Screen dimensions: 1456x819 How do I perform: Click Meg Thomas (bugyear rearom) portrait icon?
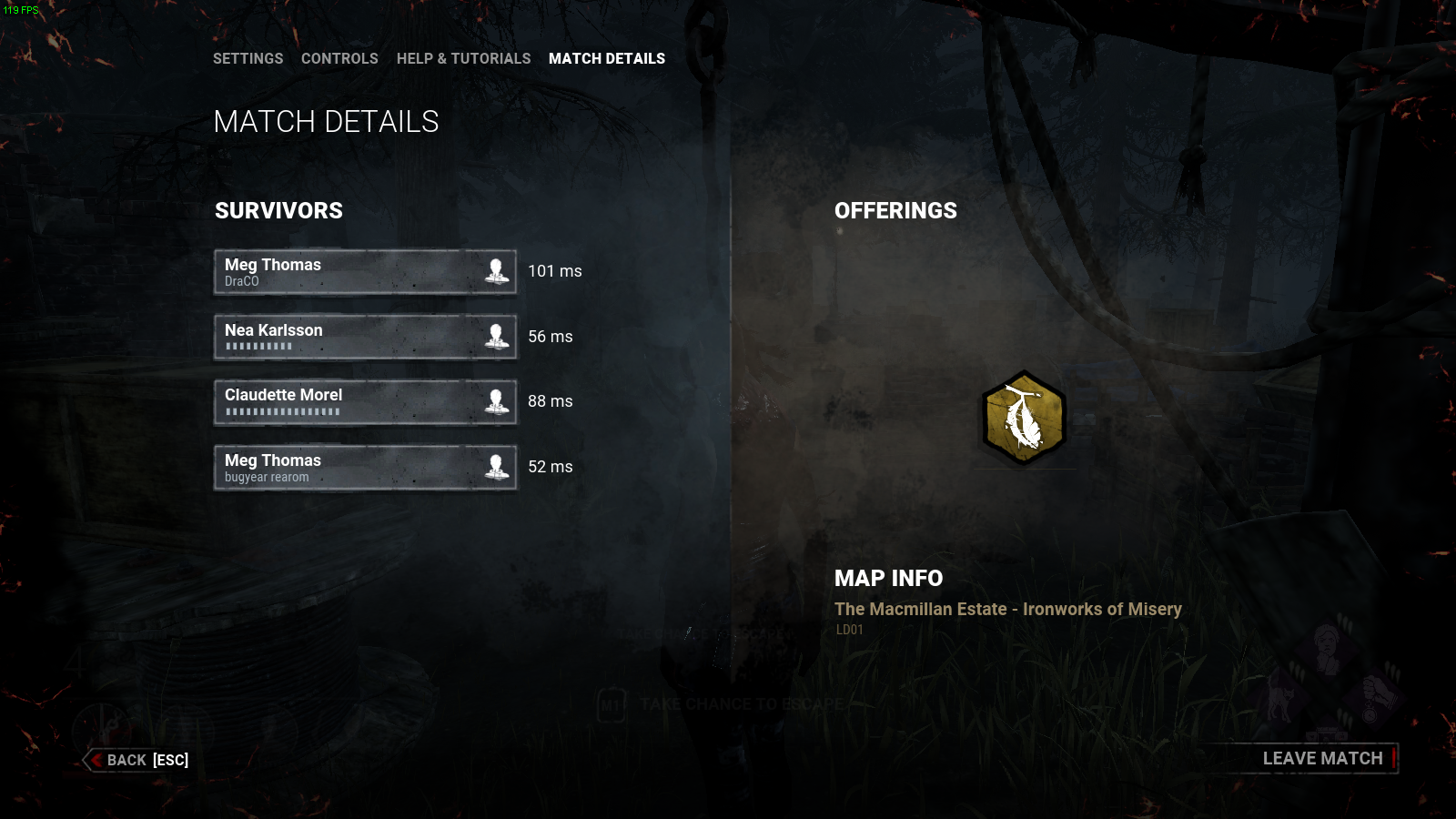point(497,467)
